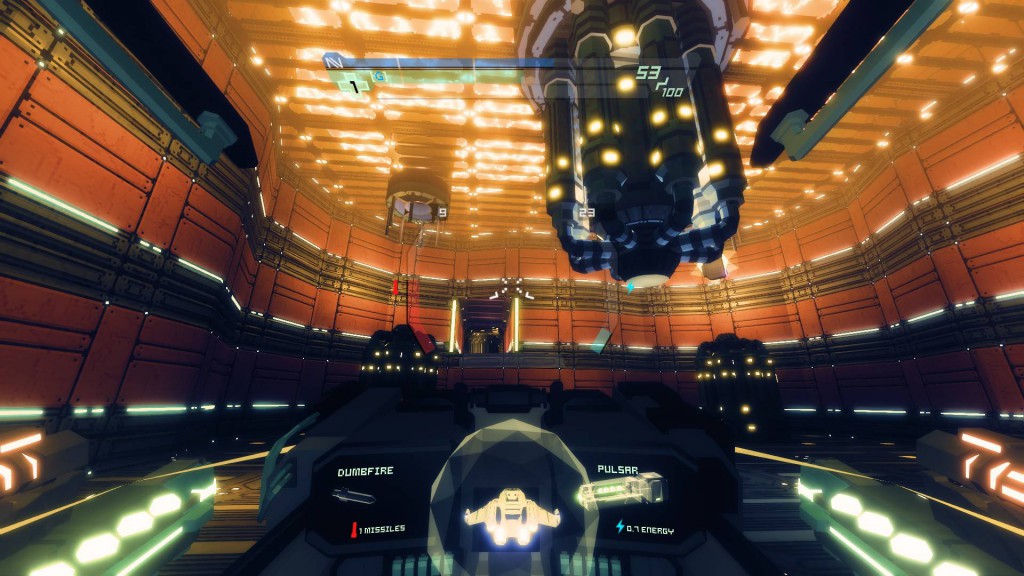Open the green room minimap marked 1
Screen dimensions: 1024x576
[x=354, y=86]
